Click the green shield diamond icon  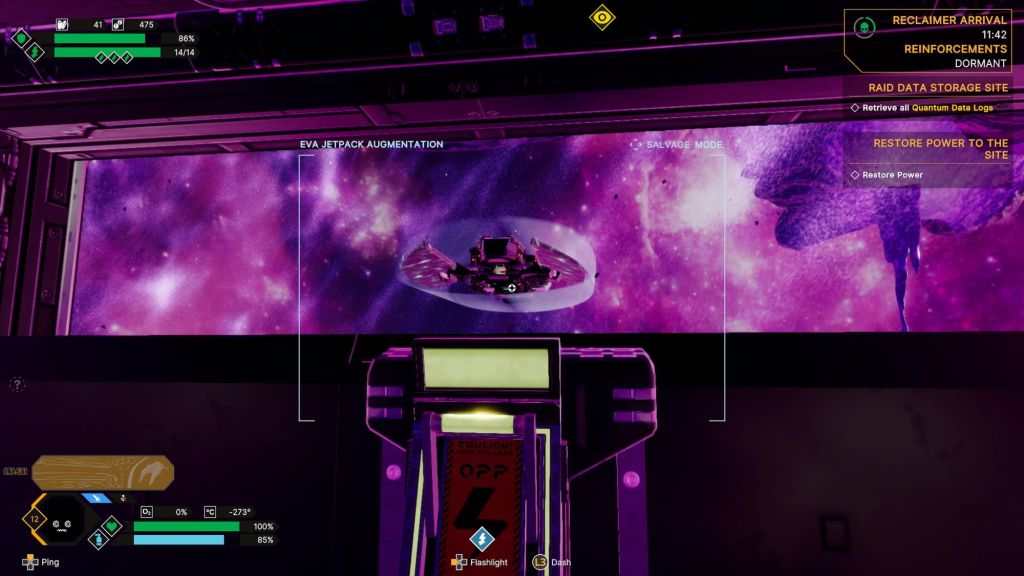coord(22,38)
